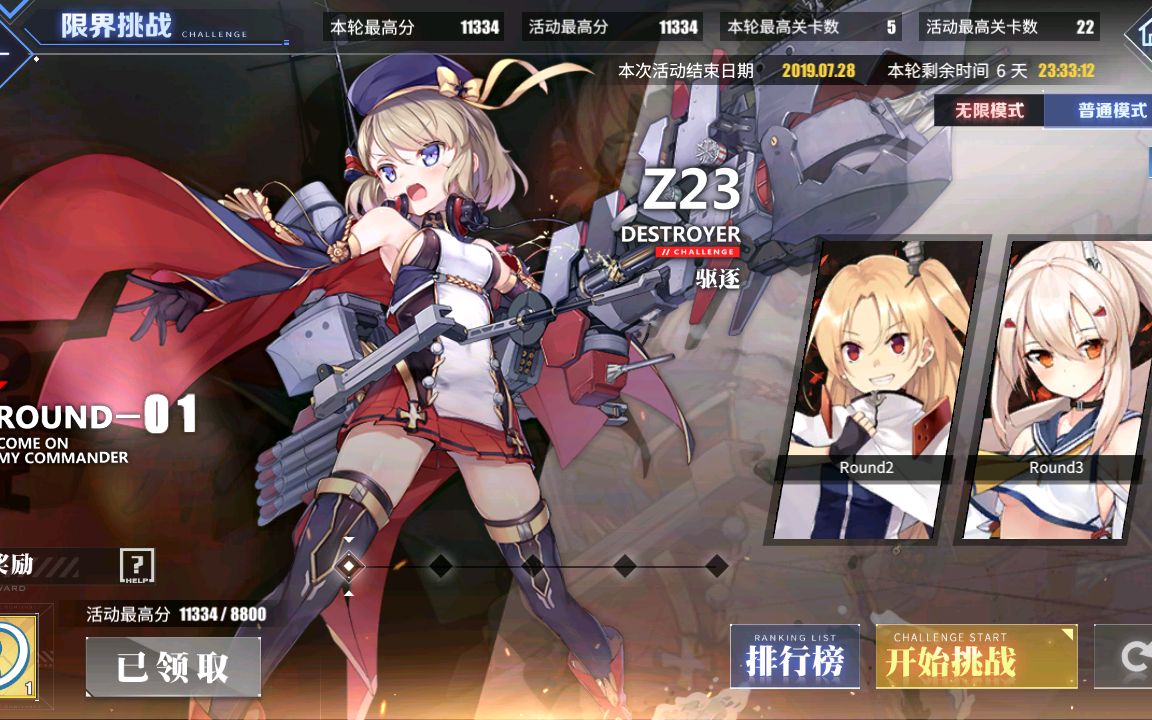Select the Round3 character card
This screenshot has width=1152, height=720.
point(1056,390)
